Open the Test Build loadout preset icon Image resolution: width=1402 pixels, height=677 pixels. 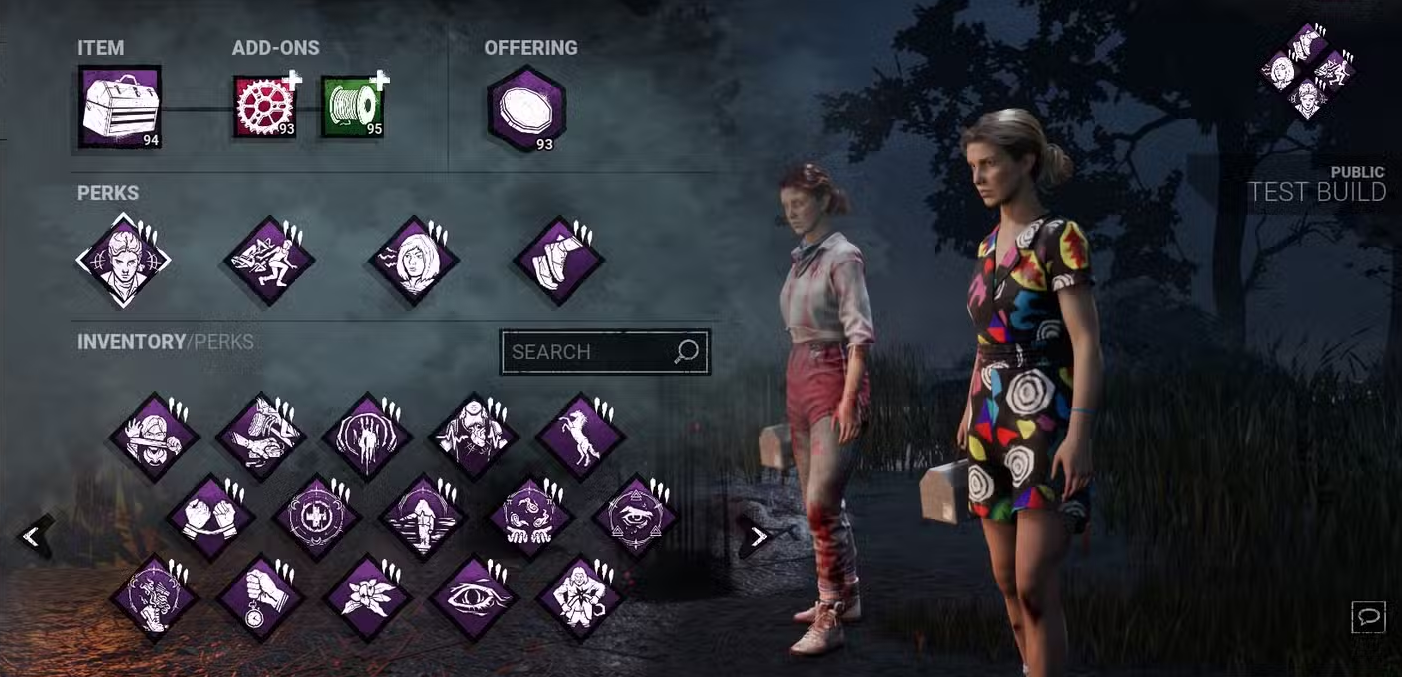point(1307,72)
